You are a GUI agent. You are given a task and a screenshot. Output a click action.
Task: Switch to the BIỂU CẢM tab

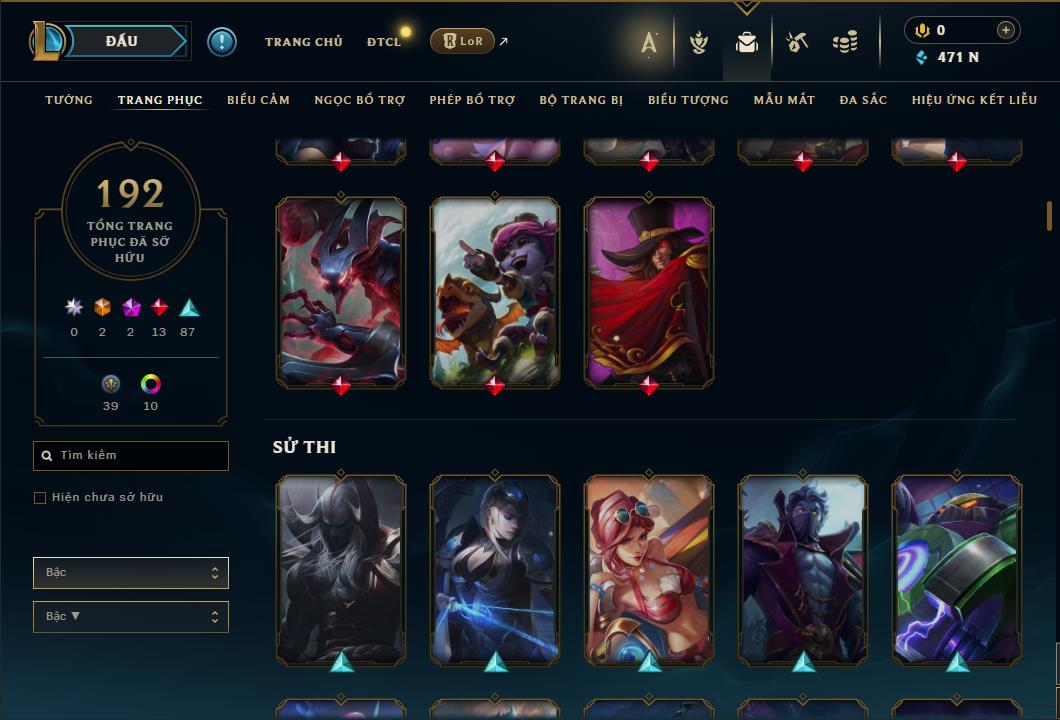tap(258, 100)
